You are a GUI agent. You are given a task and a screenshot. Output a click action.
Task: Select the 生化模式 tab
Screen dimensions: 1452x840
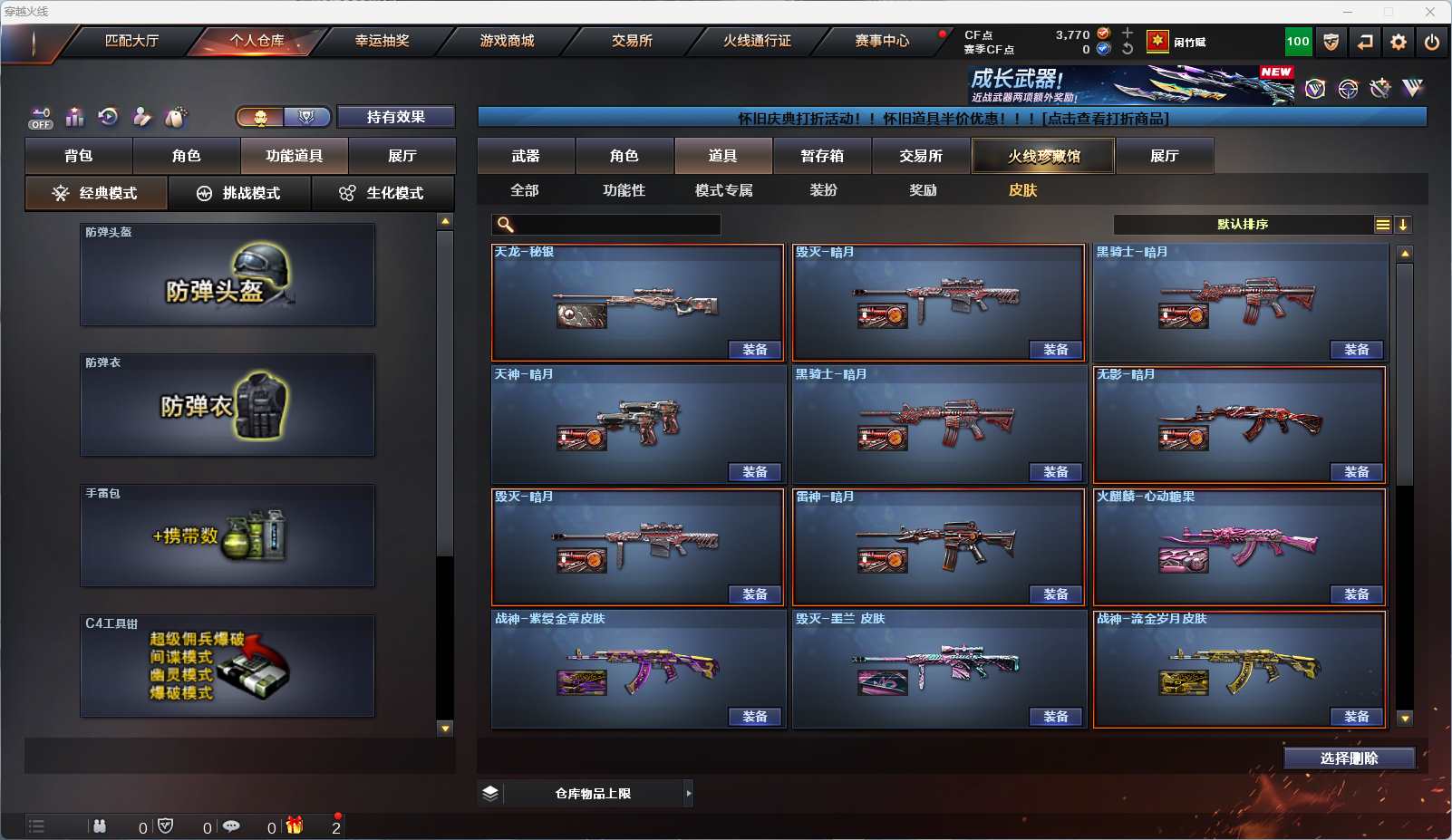click(x=383, y=193)
